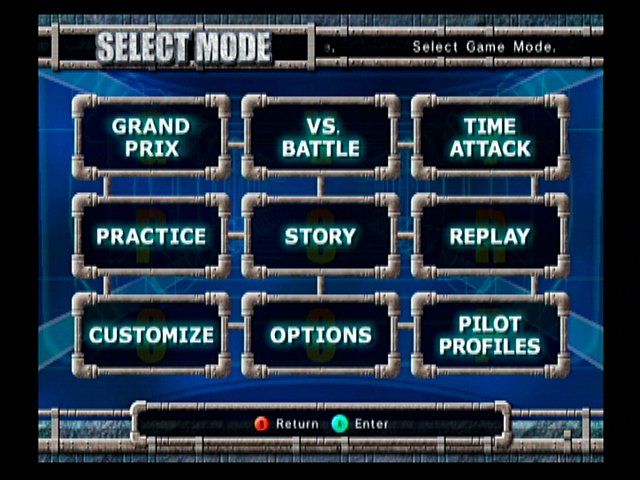Go to the Customize screen

pyautogui.click(x=151, y=335)
